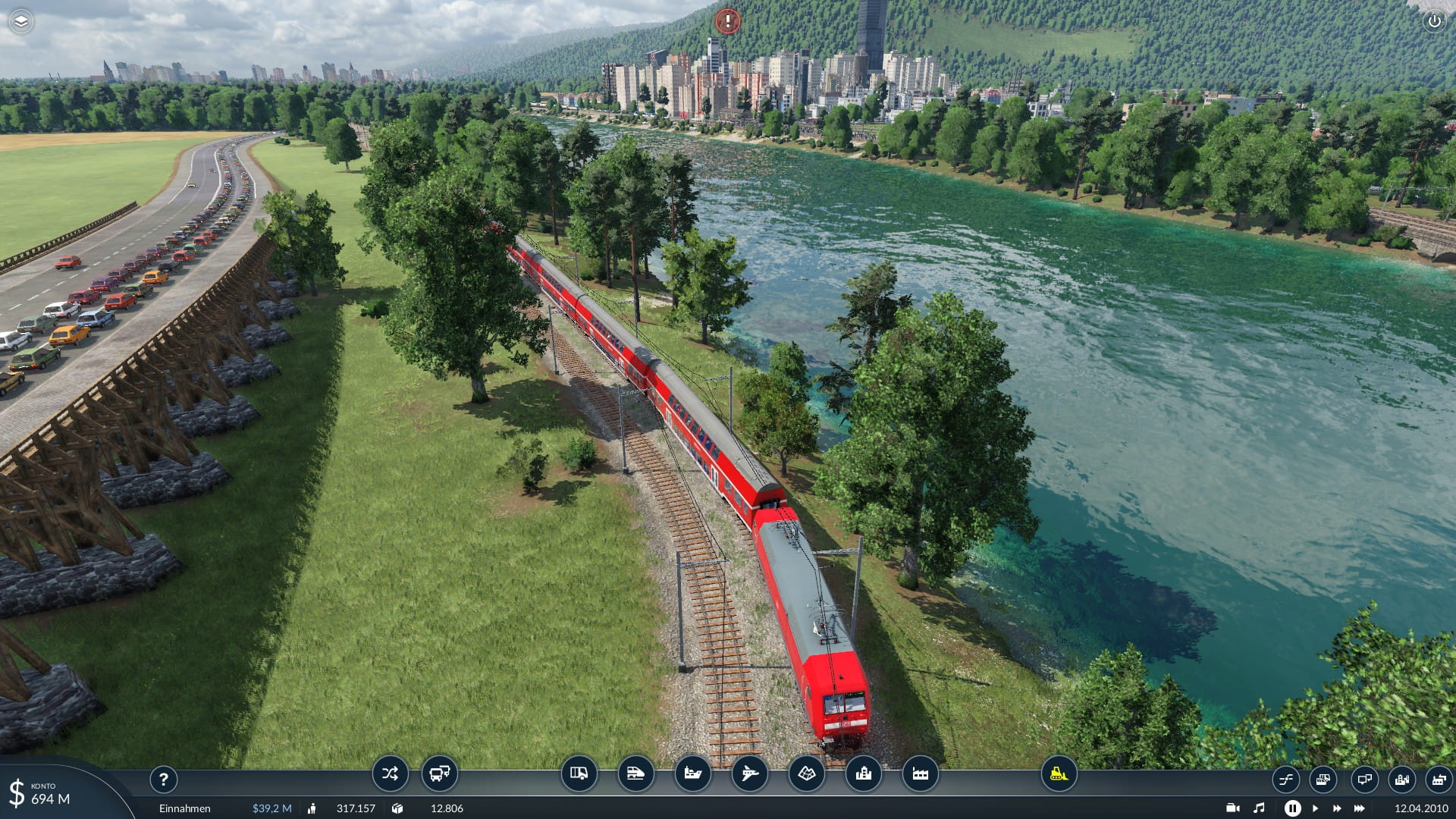Viewport: 1456px width, 819px height.
Task: Open the line manager with crossing arrows
Action: pos(390,773)
